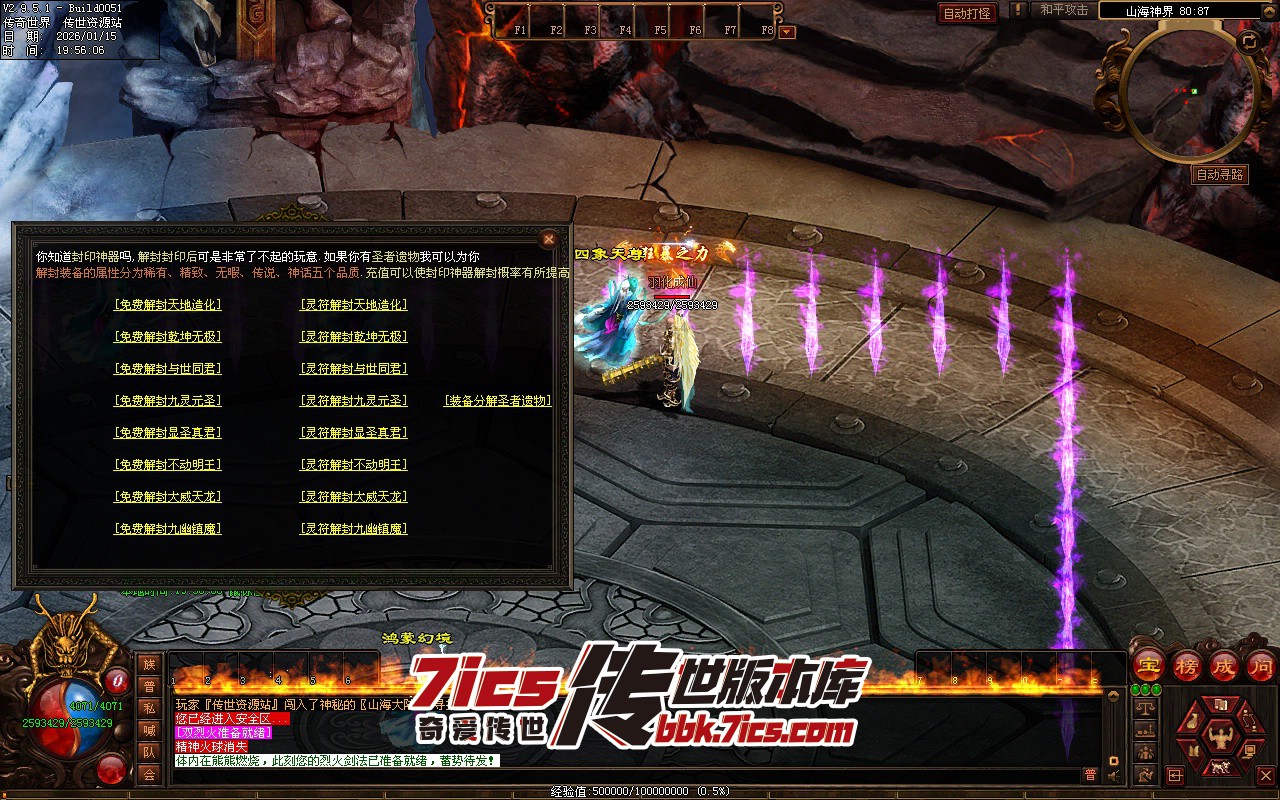
Task: Choose 免费解封天地造化 option
Action: tap(168, 305)
